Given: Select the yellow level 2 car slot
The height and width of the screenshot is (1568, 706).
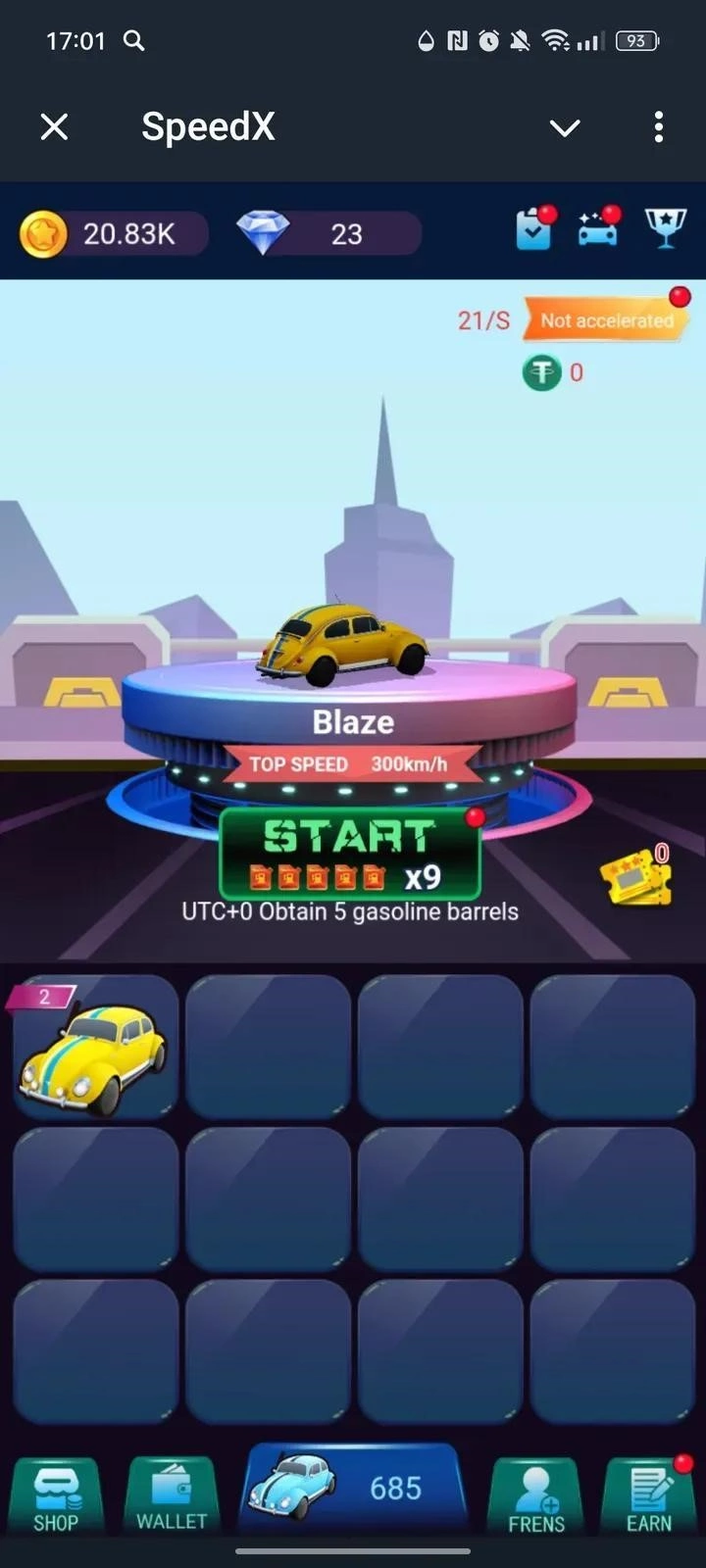Looking at the screenshot, I should [95, 1047].
